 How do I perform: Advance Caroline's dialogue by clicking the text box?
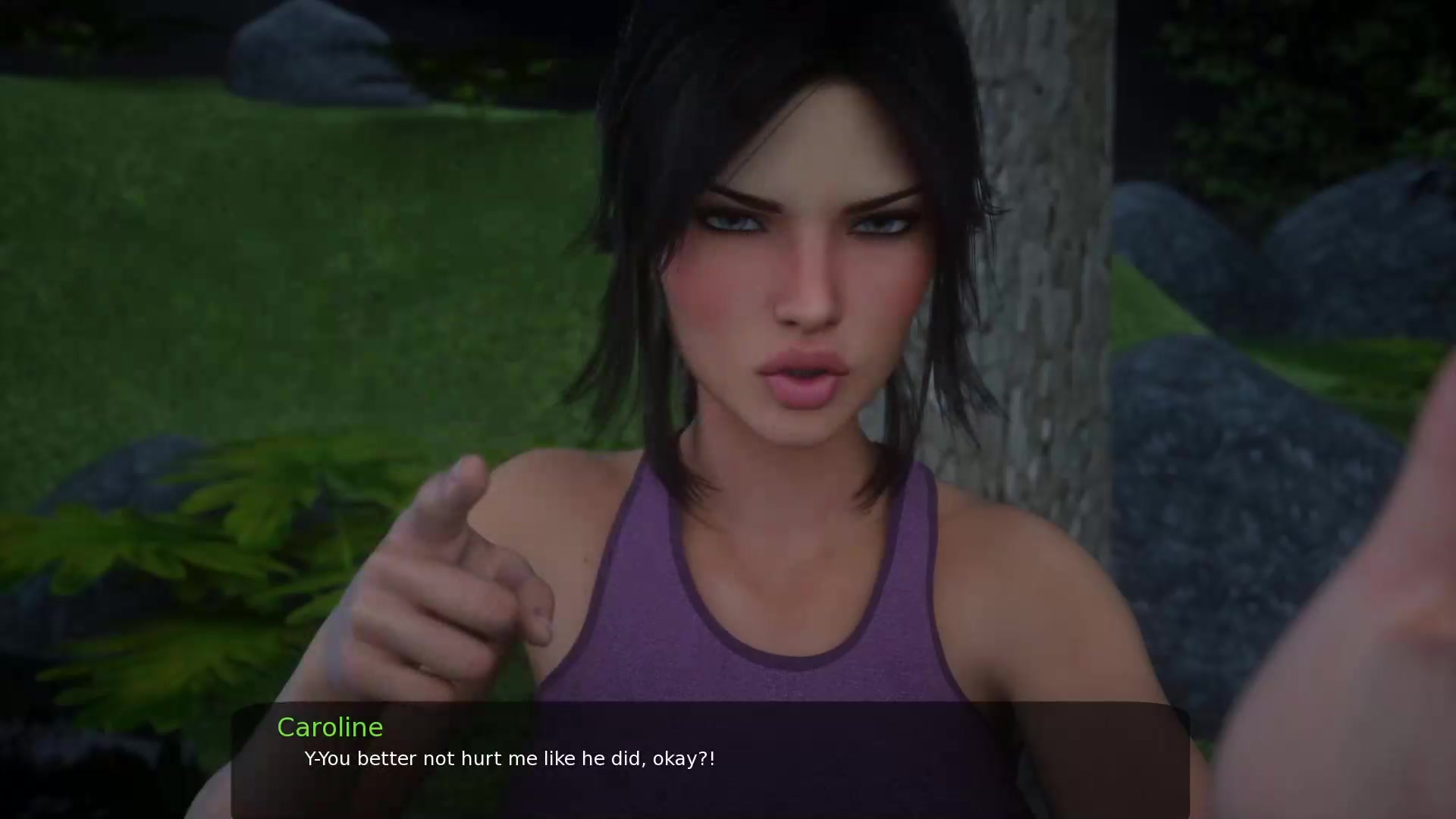click(x=710, y=760)
